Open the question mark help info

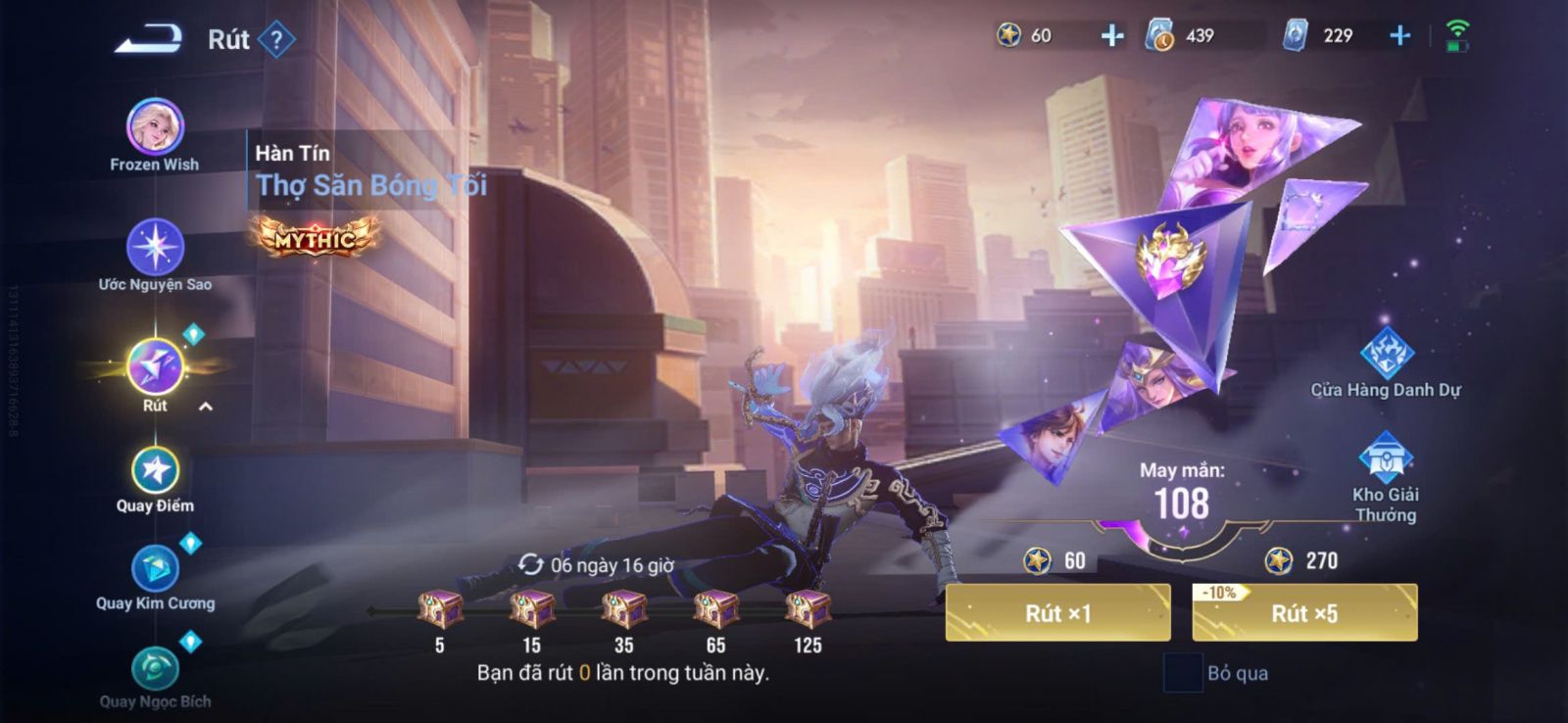click(x=277, y=40)
